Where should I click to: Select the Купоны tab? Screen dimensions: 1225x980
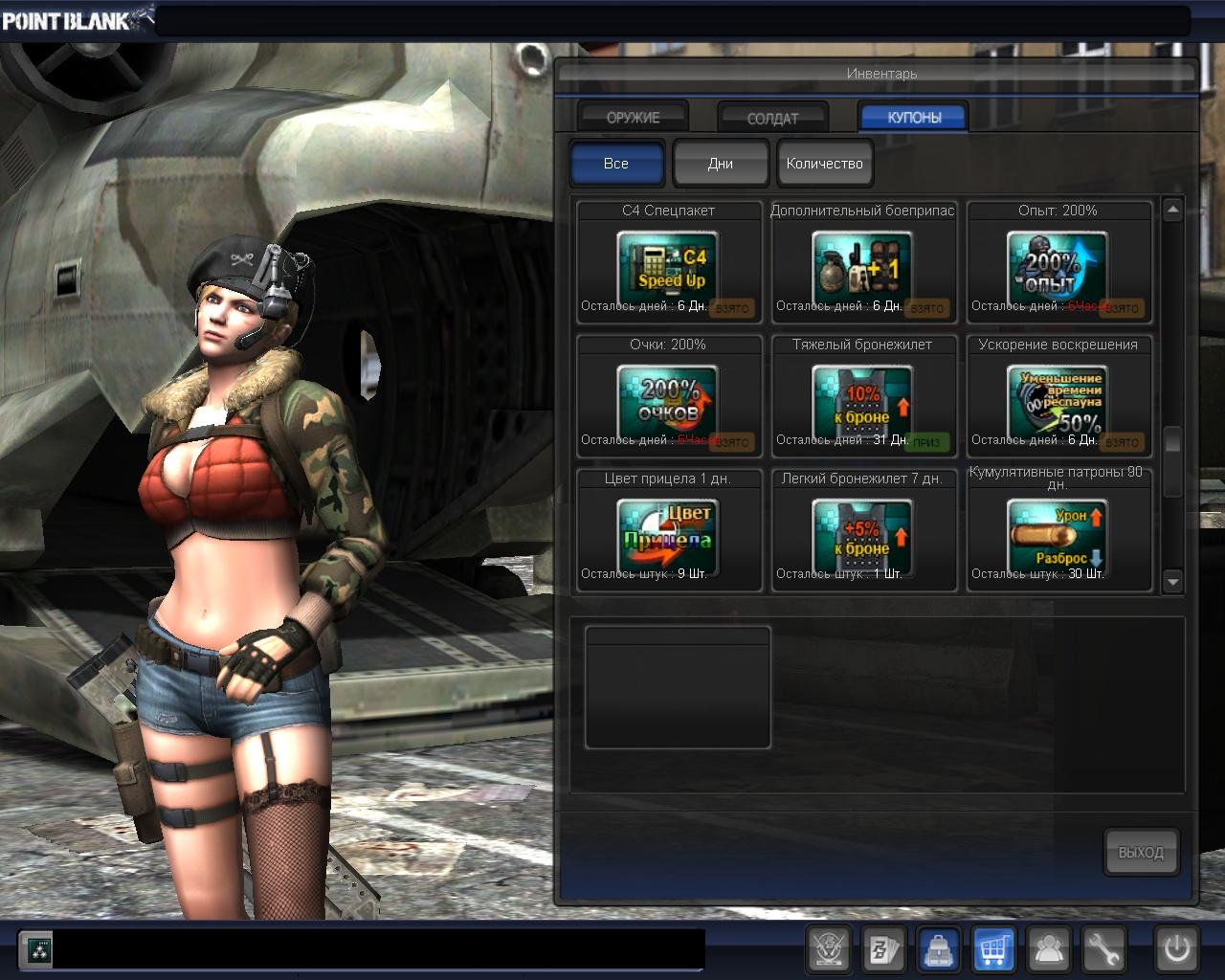[x=914, y=118]
